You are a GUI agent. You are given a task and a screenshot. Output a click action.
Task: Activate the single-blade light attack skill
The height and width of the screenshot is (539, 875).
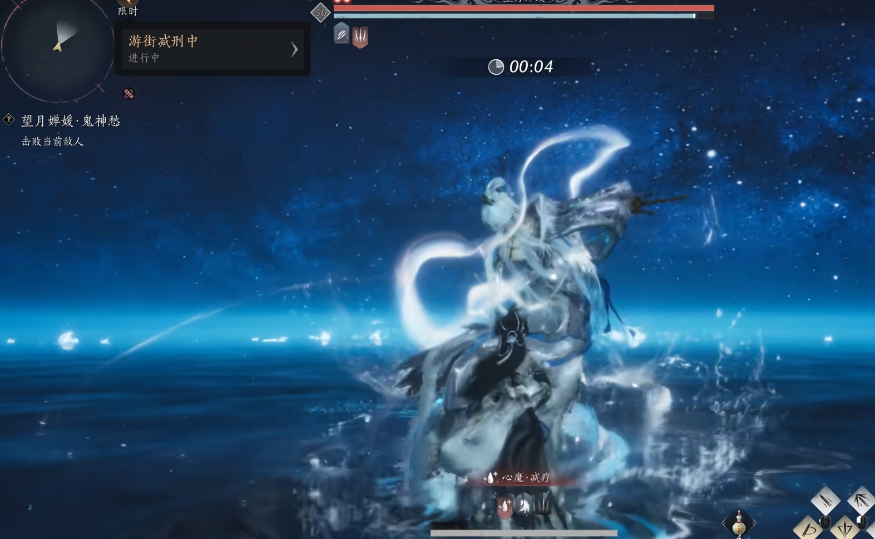(826, 499)
